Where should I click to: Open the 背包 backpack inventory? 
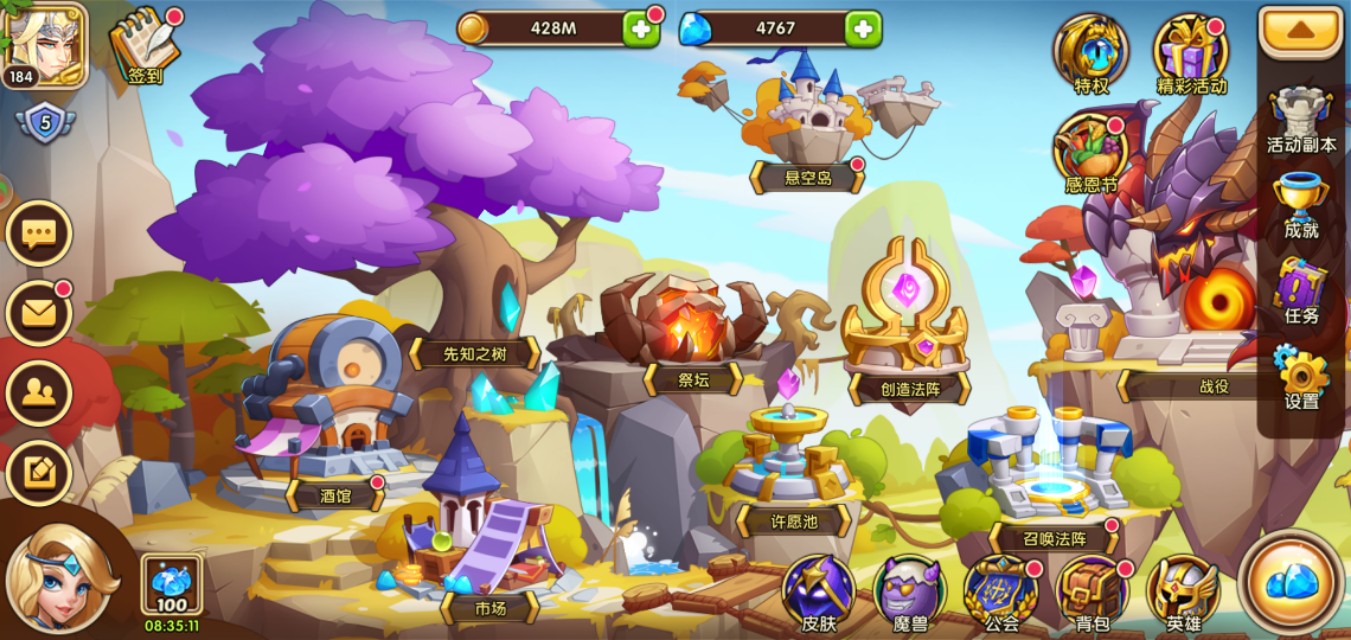tap(1091, 592)
